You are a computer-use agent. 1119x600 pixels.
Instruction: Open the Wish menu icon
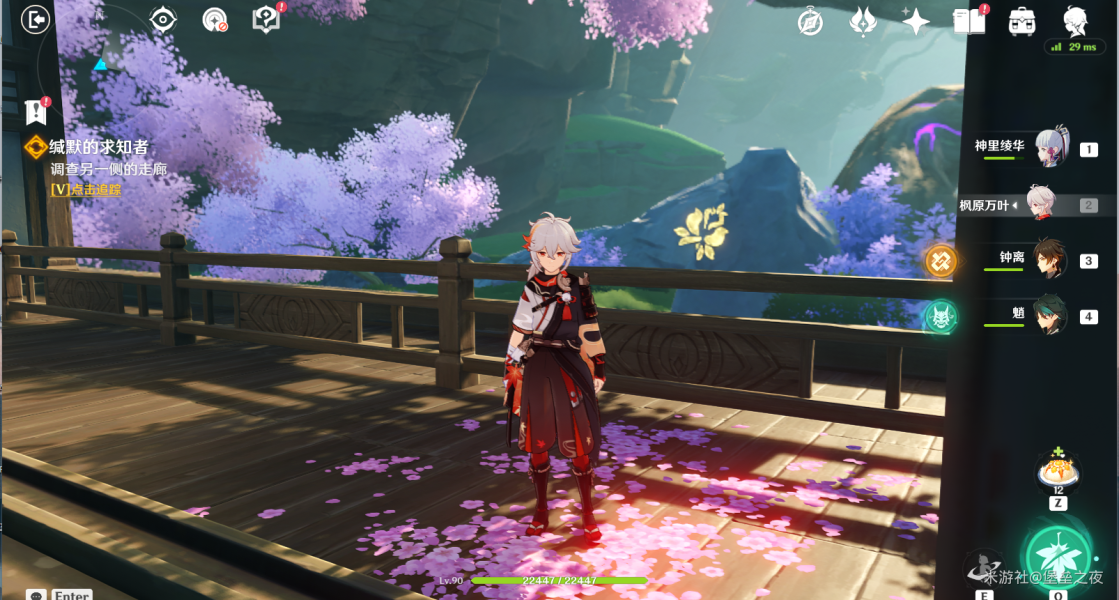[x=863, y=21]
